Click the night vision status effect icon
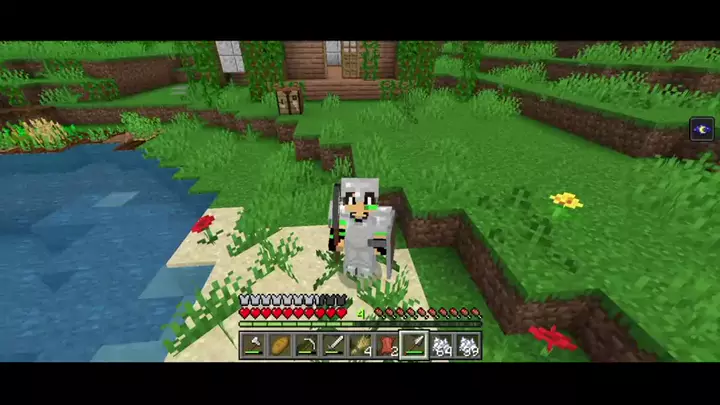 [x=702, y=129]
